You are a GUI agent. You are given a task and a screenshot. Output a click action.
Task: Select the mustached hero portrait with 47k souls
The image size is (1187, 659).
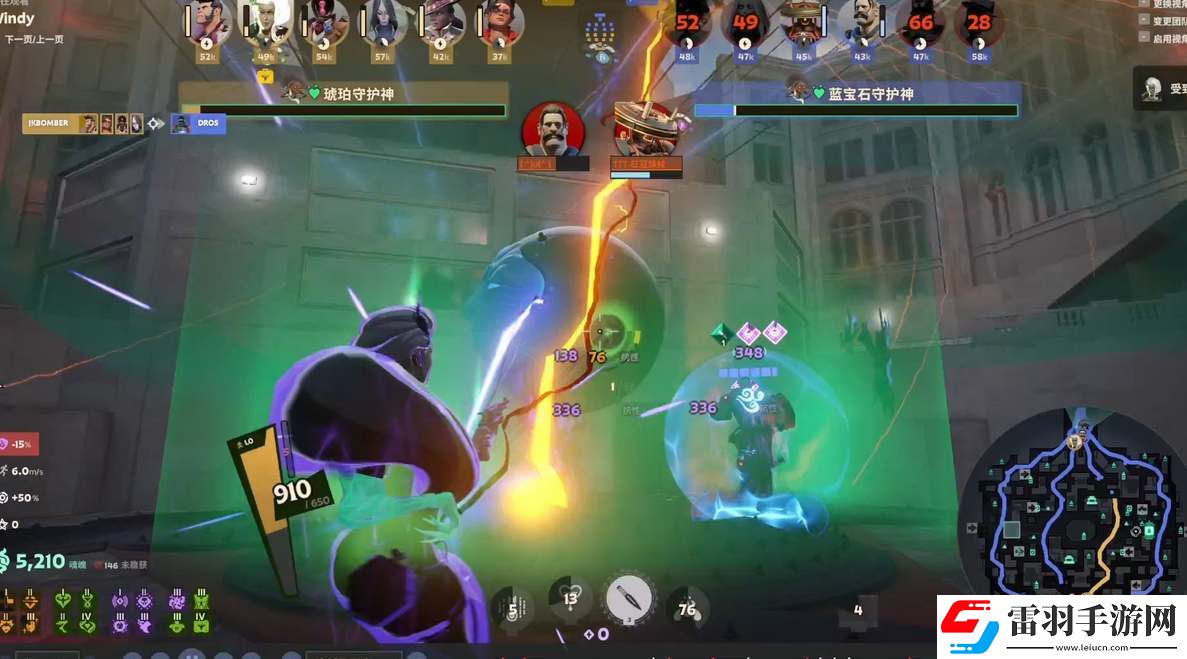(x=862, y=24)
